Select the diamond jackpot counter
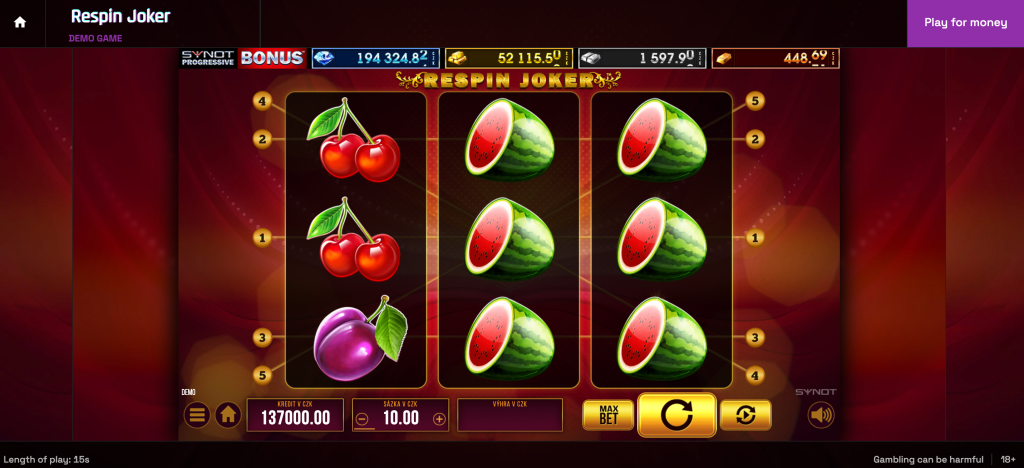Image resolution: width=1024 pixels, height=468 pixels. (375, 58)
